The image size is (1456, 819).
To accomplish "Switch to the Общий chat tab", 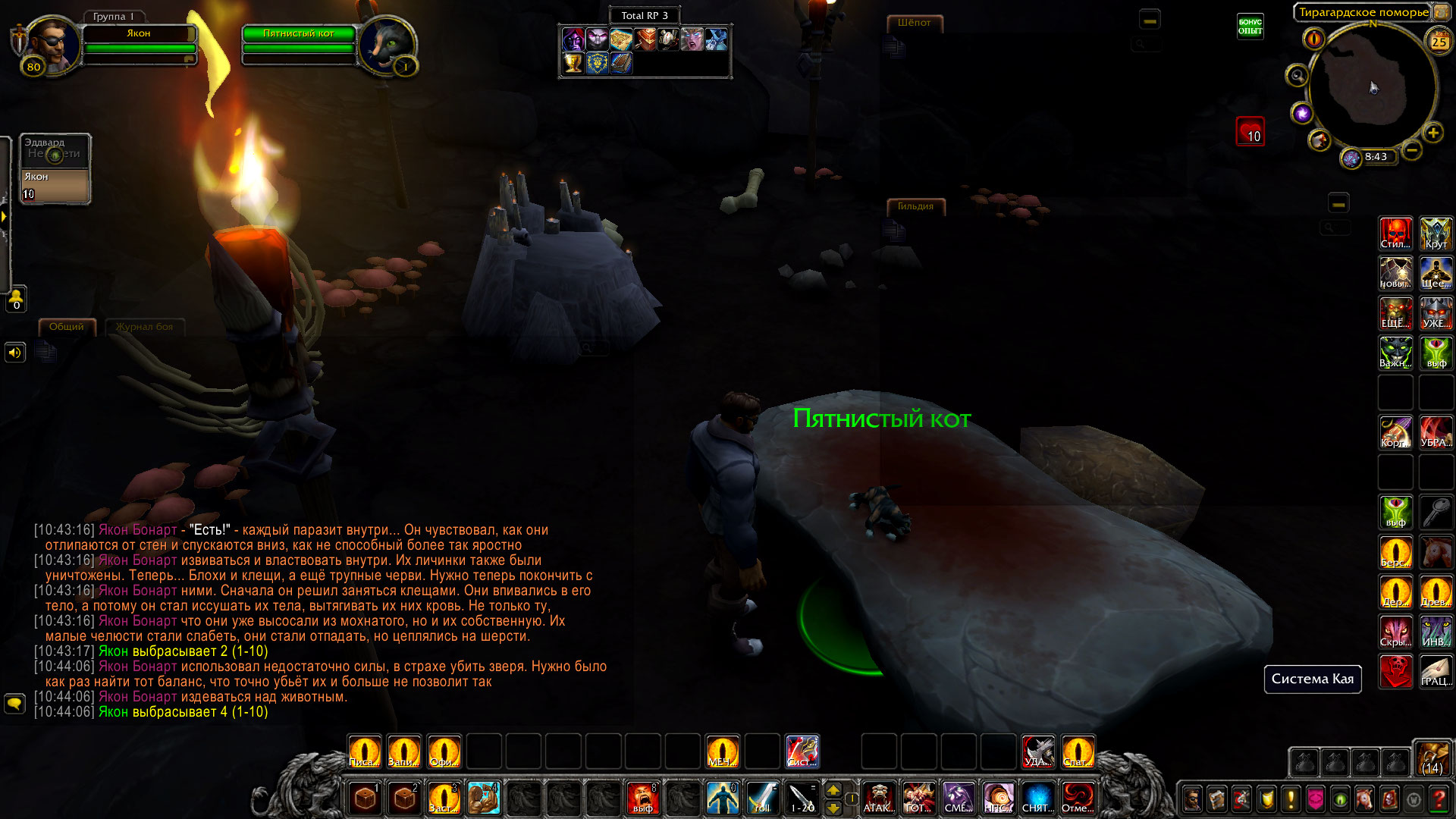I will (67, 327).
